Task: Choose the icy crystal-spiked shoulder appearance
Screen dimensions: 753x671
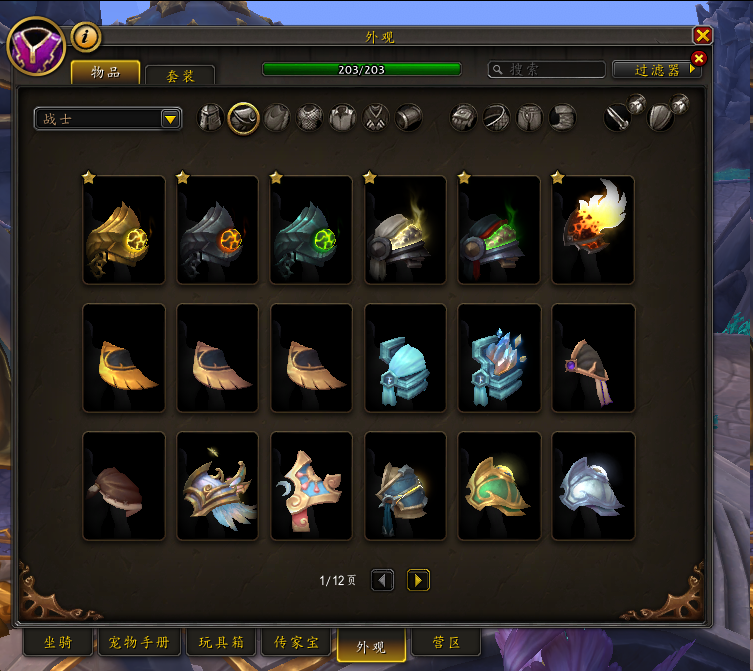Action: 499,358
